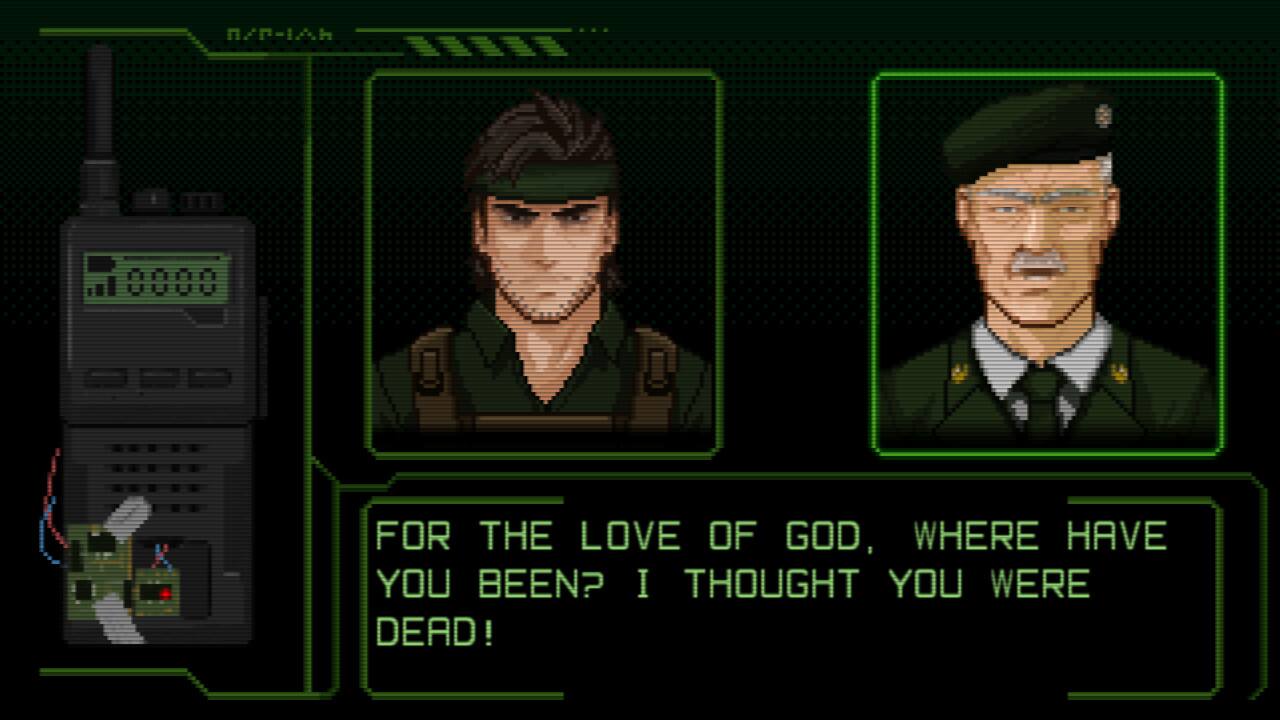Click the dialogue line starting with FOR THE LOVE
Screen dimensions: 1280x720
tap(770, 536)
